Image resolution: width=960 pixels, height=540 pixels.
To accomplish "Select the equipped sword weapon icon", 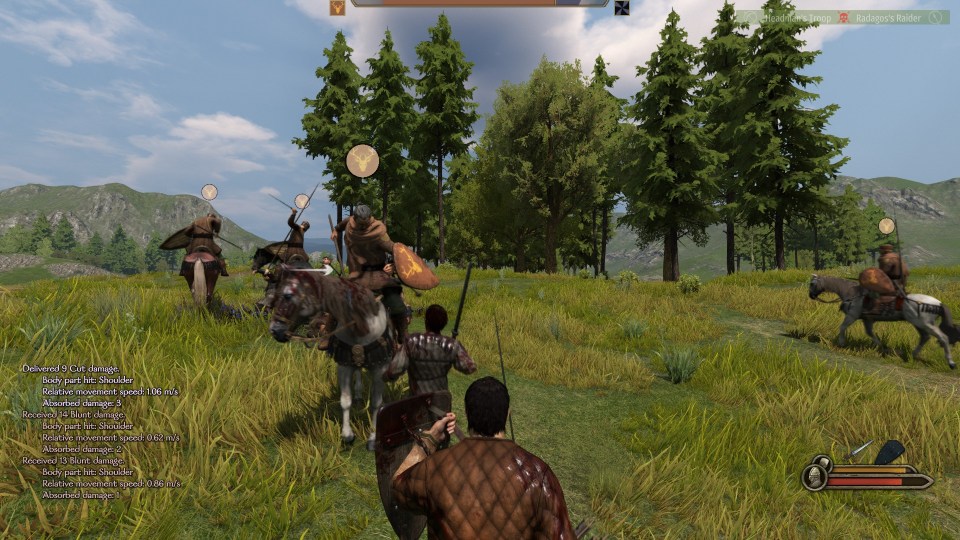I will tap(857, 452).
